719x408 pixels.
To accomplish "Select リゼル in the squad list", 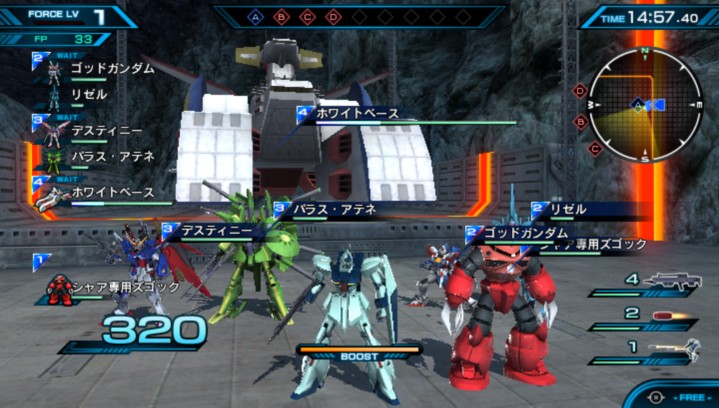I will coord(88,94).
